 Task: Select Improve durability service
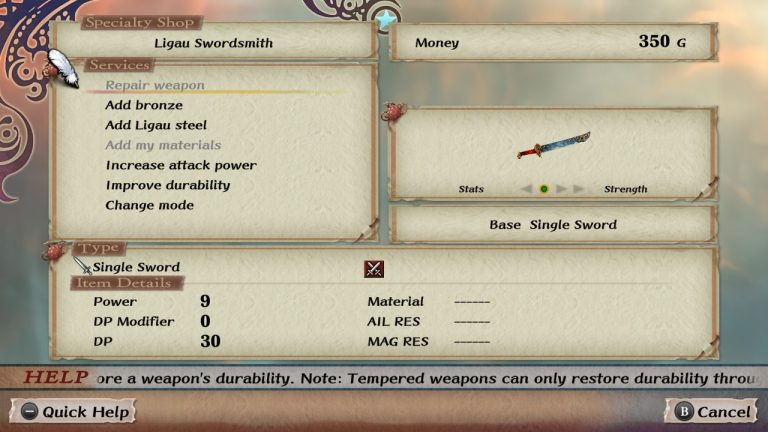coord(168,185)
